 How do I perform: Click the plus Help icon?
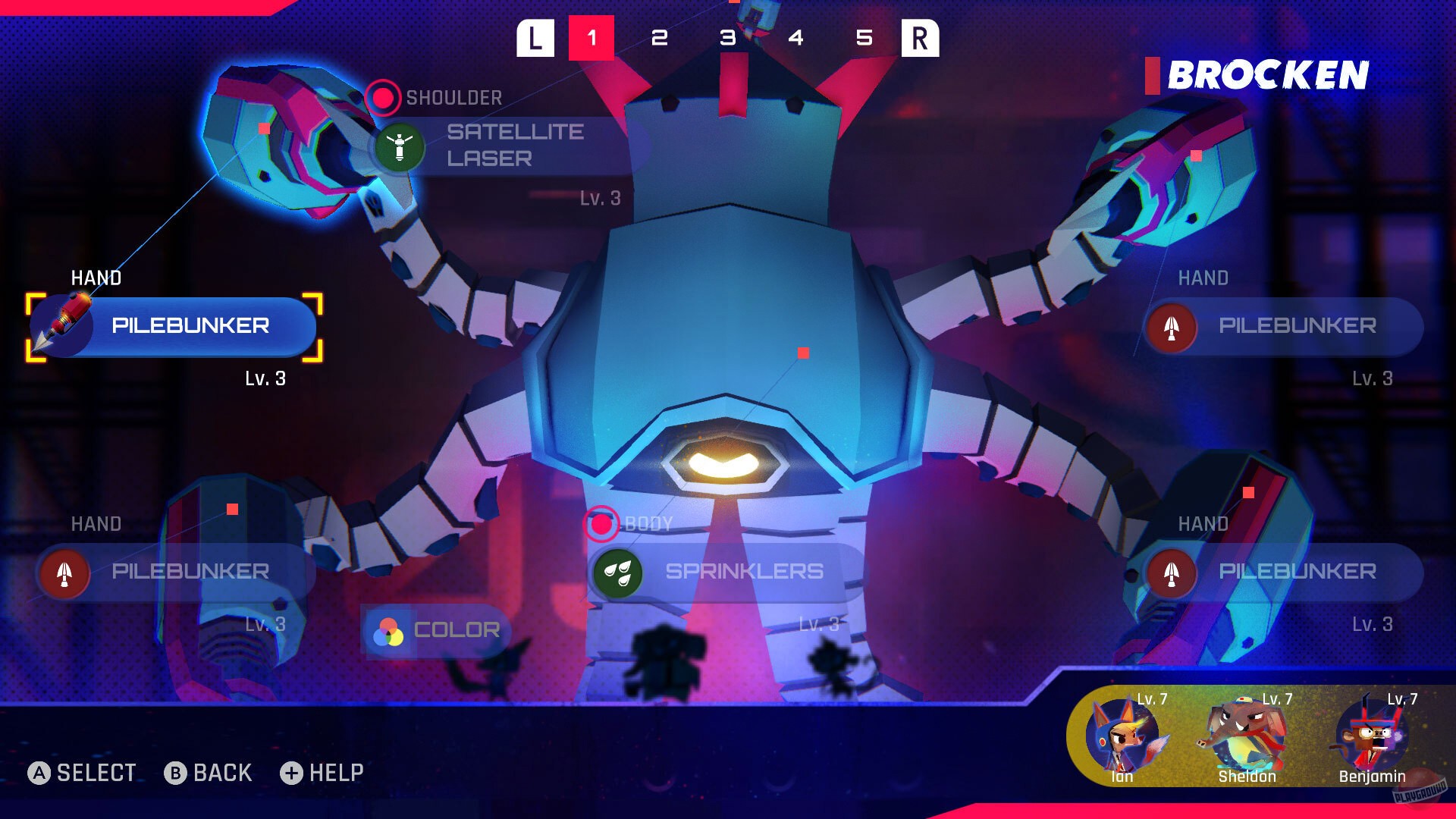coord(292,773)
